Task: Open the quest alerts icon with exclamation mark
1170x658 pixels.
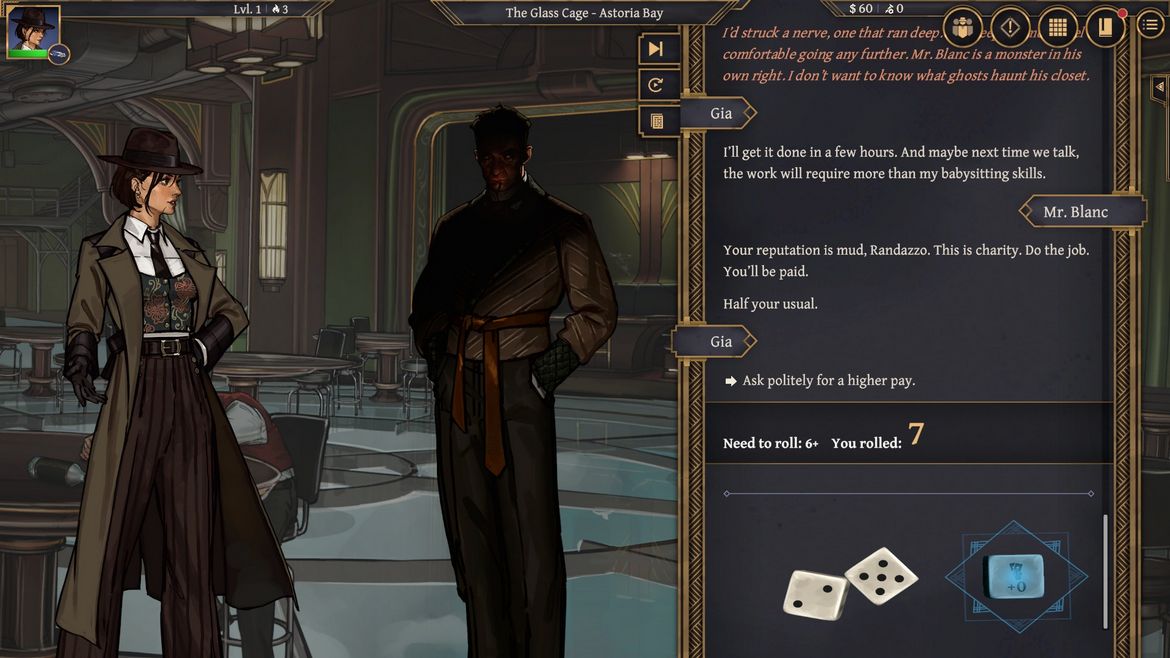Action: click(1010, 28)
